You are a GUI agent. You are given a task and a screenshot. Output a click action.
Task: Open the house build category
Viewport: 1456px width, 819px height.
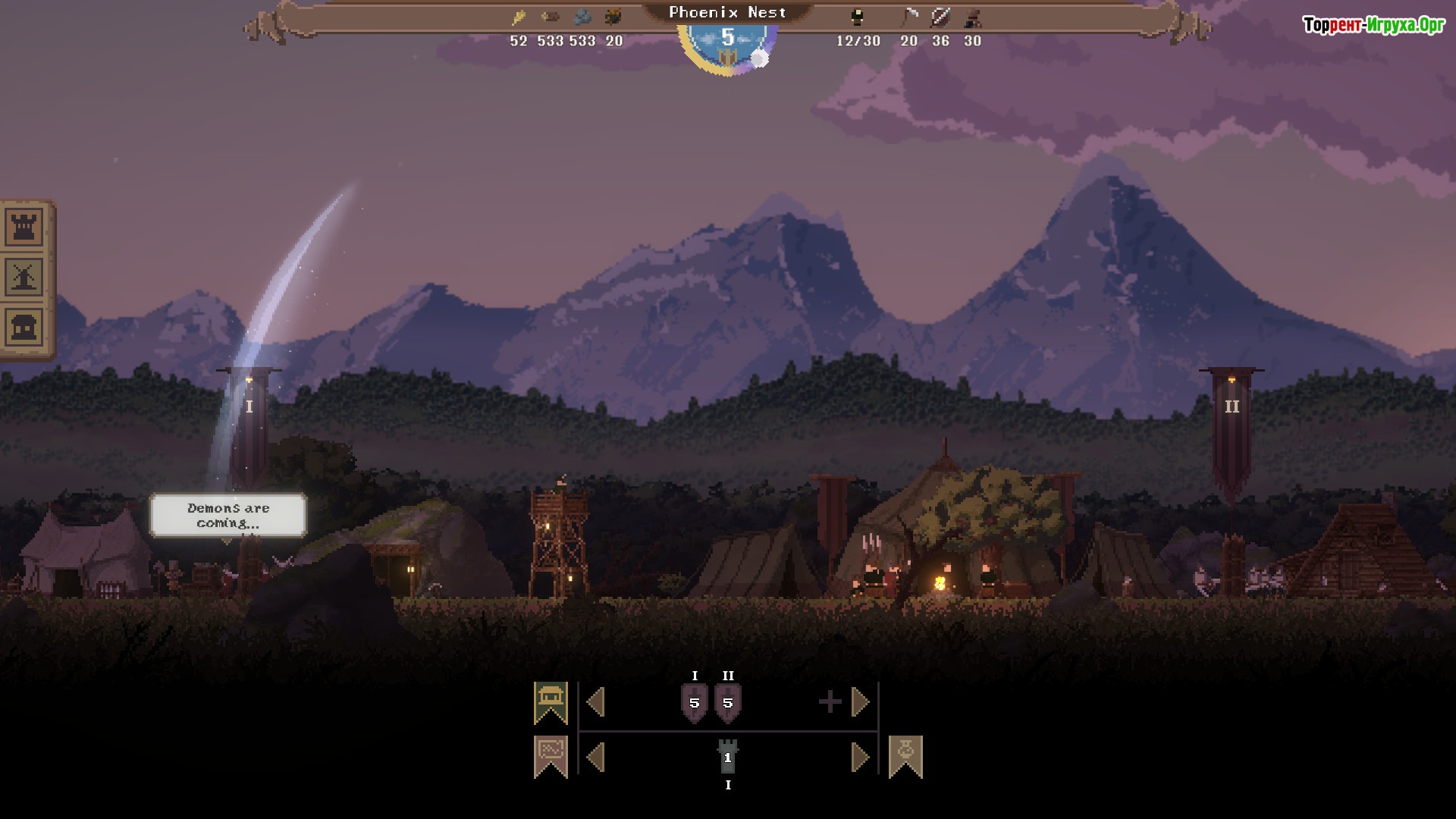click(24, 328)
